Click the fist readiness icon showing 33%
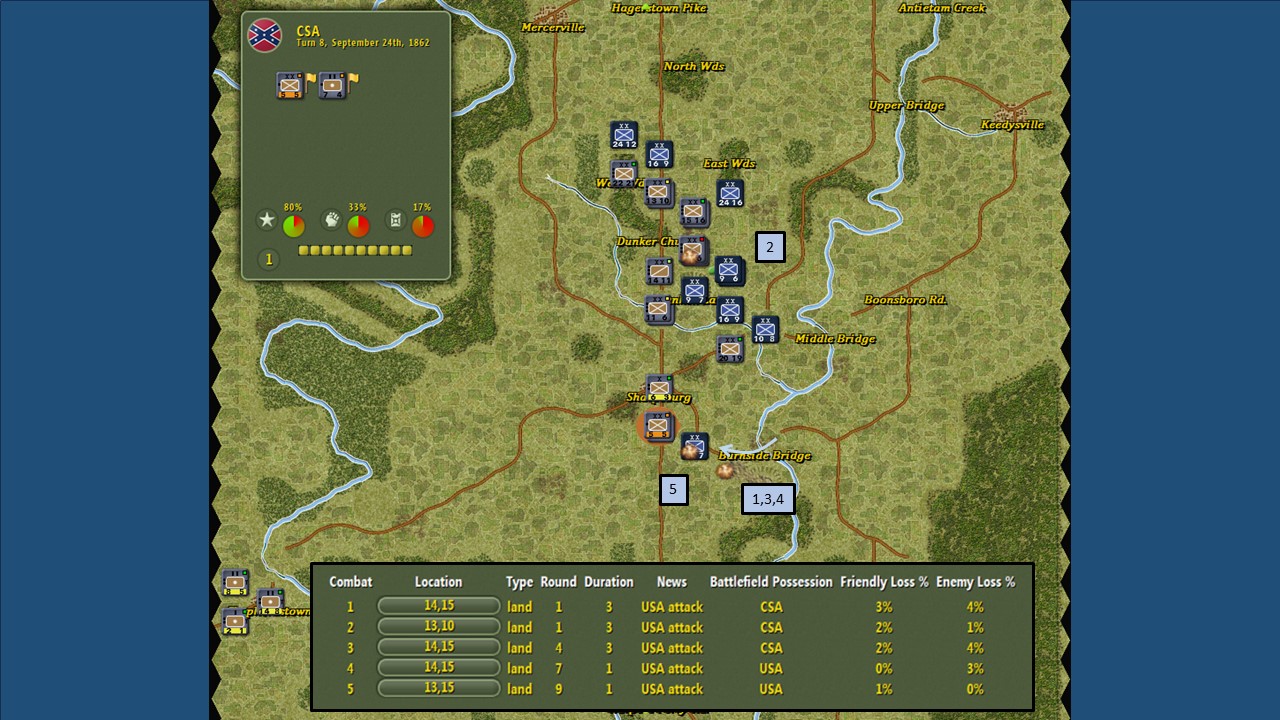This screenshot has height=720, width=1280. [x=332, y=220]
